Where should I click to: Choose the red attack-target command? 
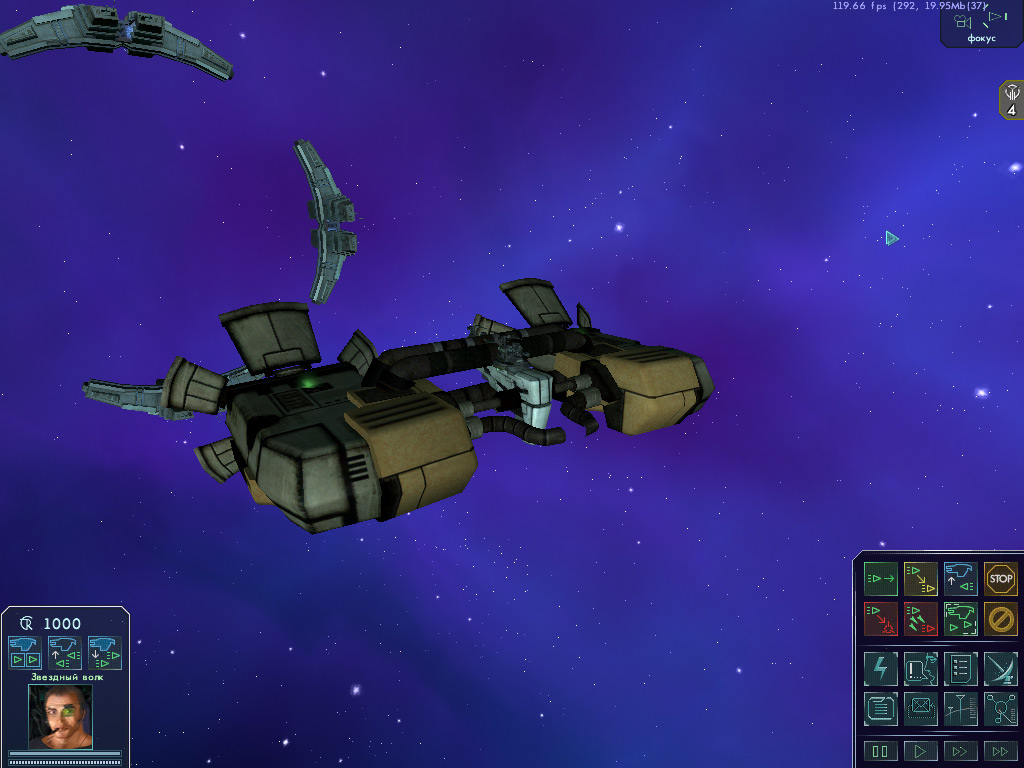tap(881, 619)
